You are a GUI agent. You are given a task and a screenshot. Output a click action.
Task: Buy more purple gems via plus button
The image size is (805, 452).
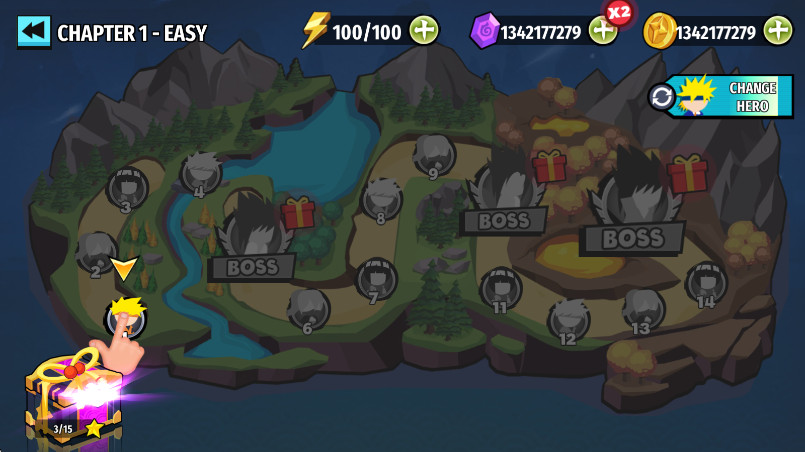(603, 30)
